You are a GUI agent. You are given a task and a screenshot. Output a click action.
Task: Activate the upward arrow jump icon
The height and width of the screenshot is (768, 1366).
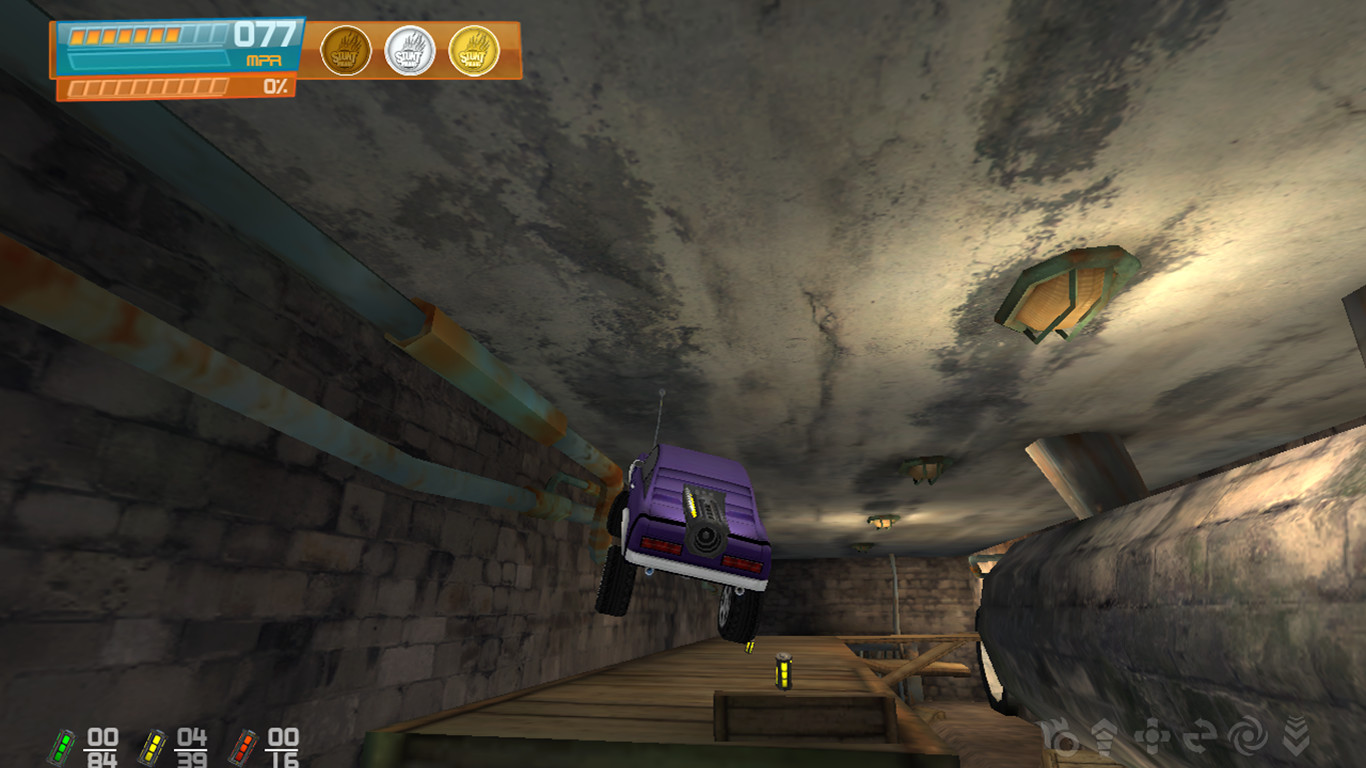click(x=1104, y=738)
